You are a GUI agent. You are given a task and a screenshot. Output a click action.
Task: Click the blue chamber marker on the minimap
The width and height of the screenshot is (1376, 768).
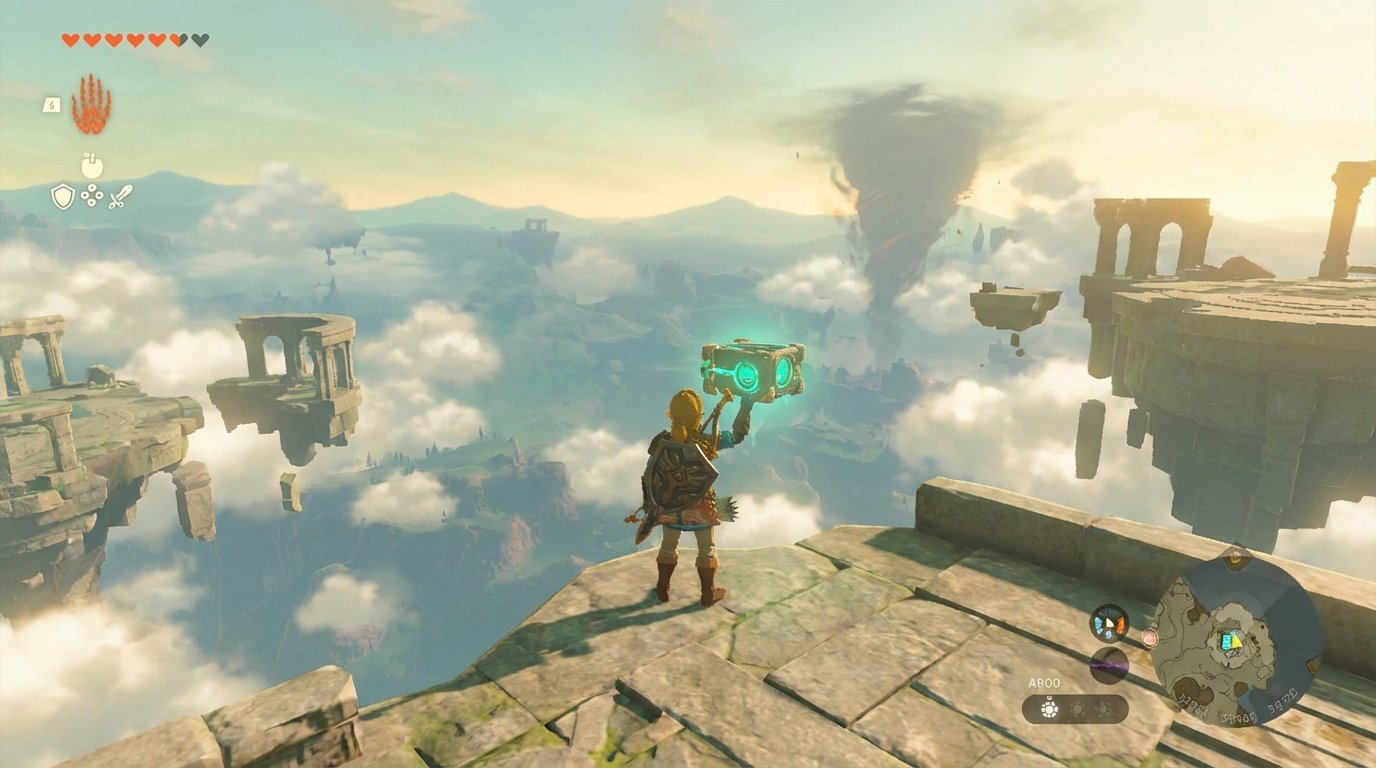(1227, 640)
